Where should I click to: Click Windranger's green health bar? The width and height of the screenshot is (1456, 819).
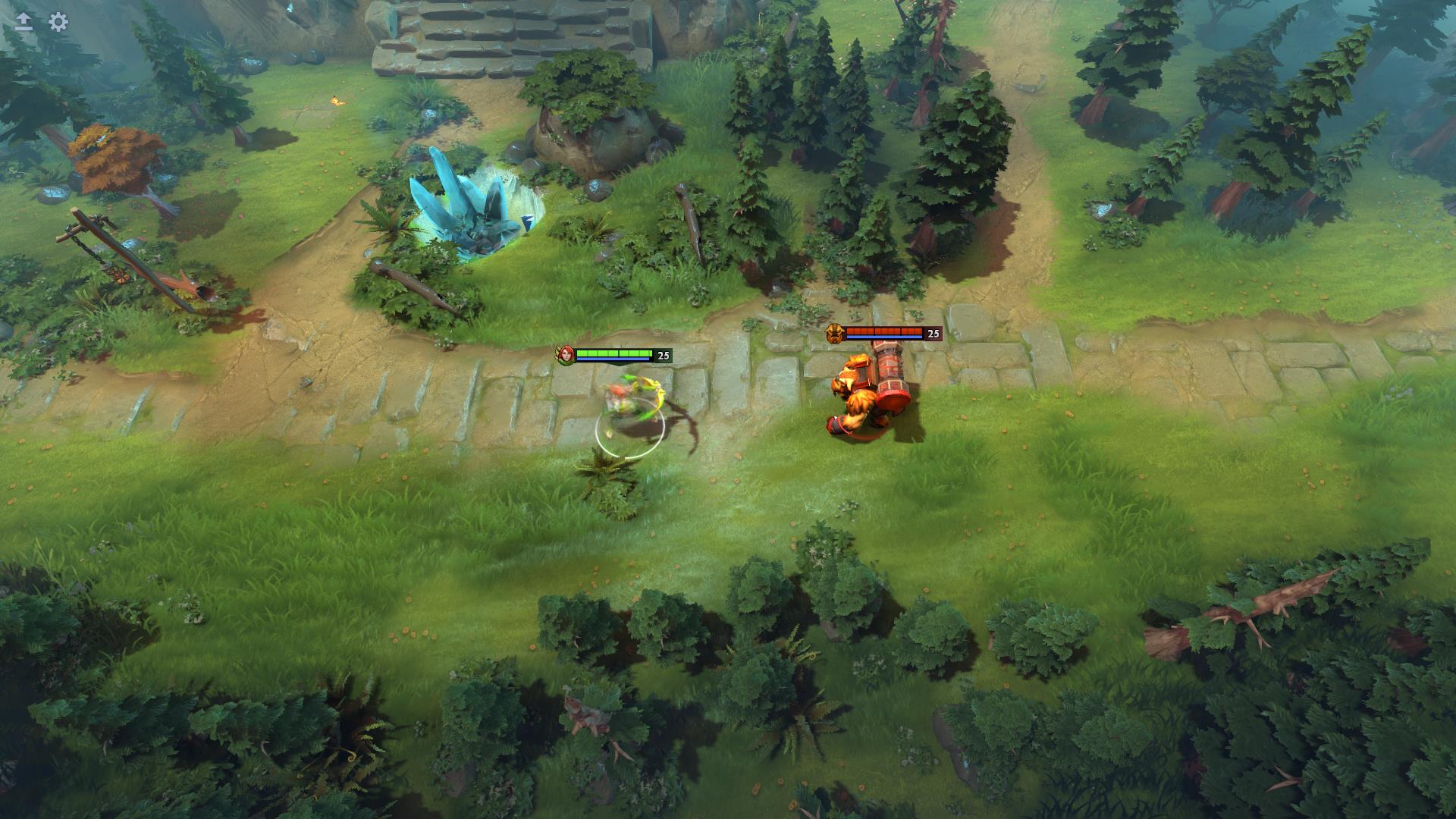(x=614, y=353)
